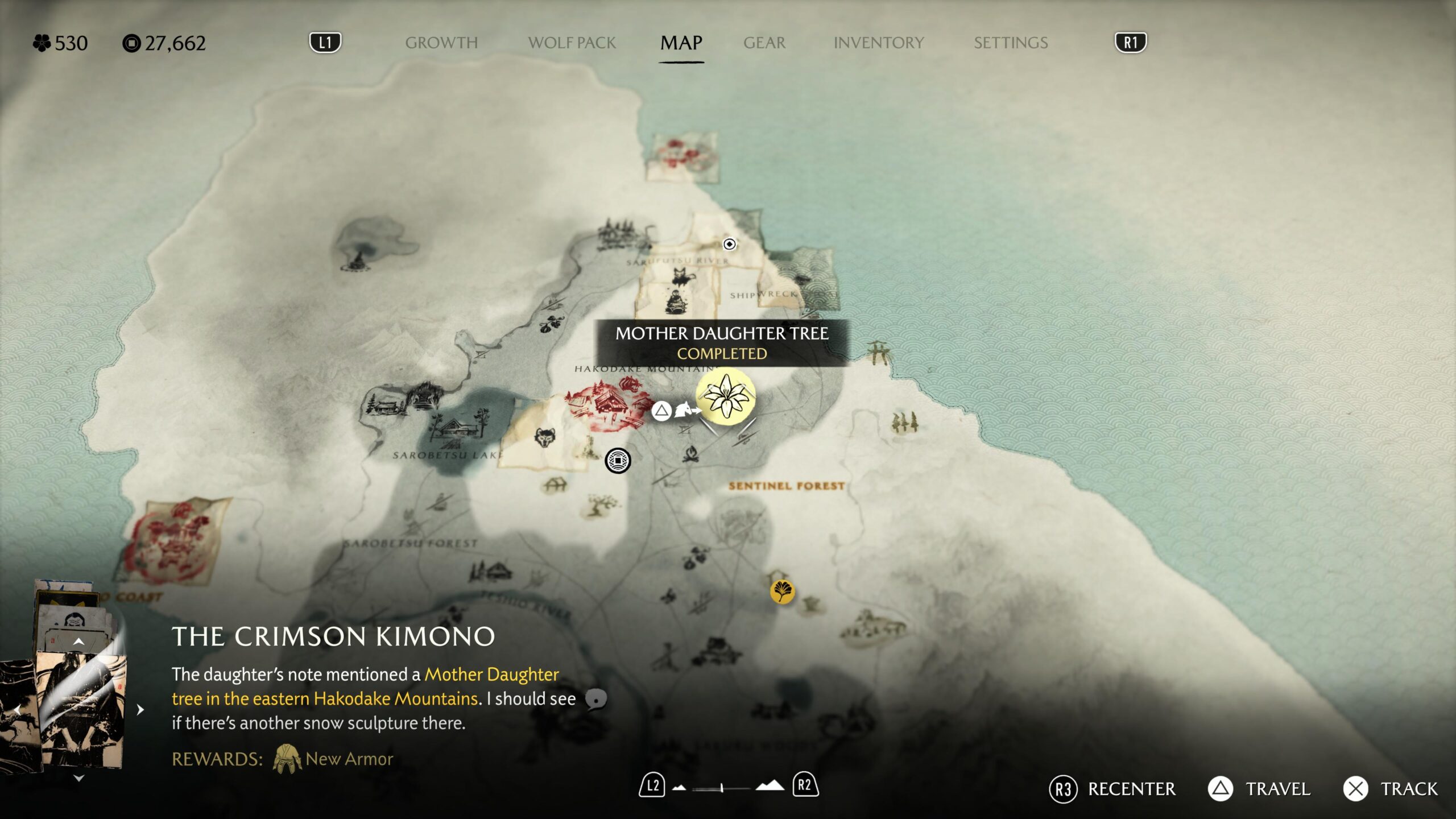This screenshot has width=1456, height=819.
Task: Choose the wolf head map marker
Action: click(545, 438)
